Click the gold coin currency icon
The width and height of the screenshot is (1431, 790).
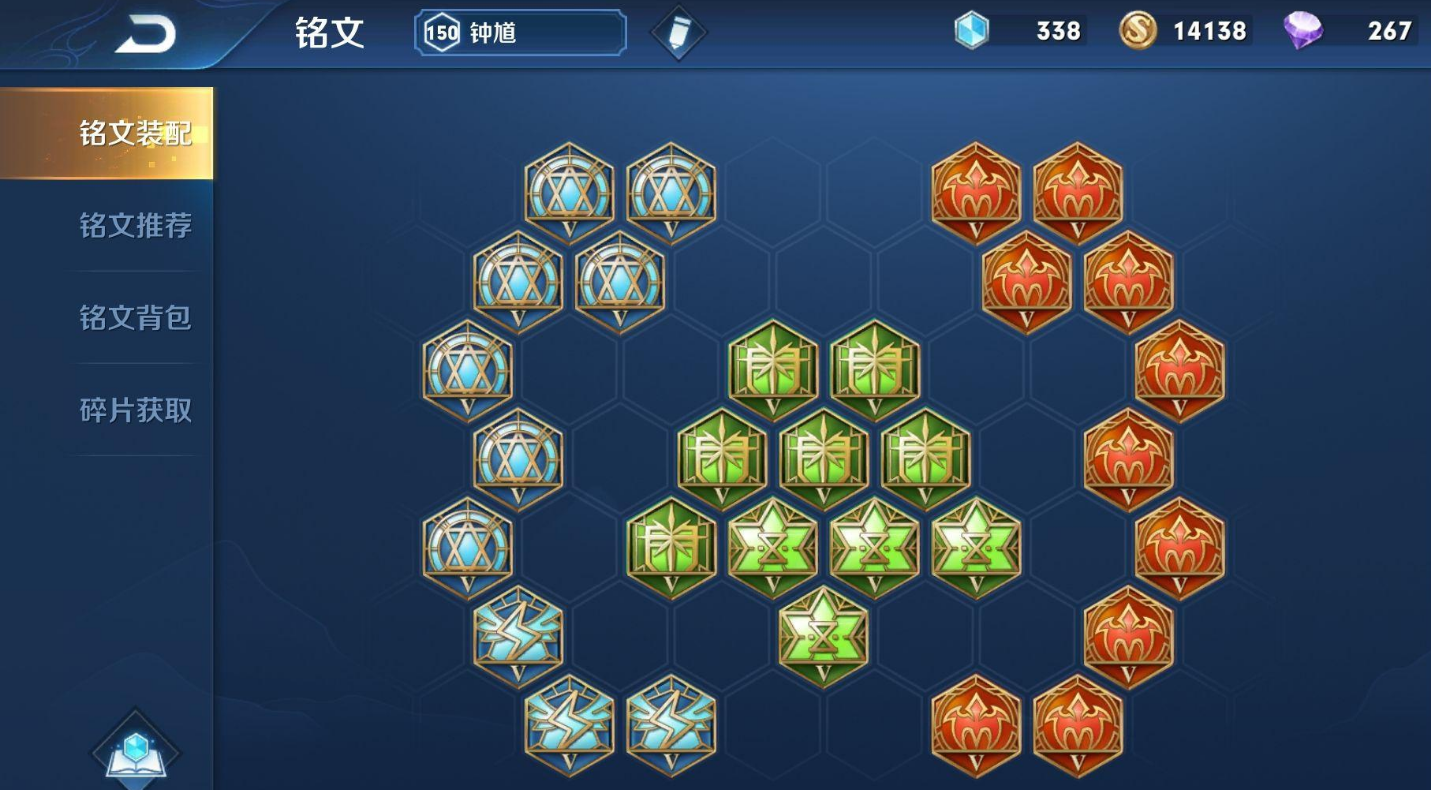pos(1138,31)
